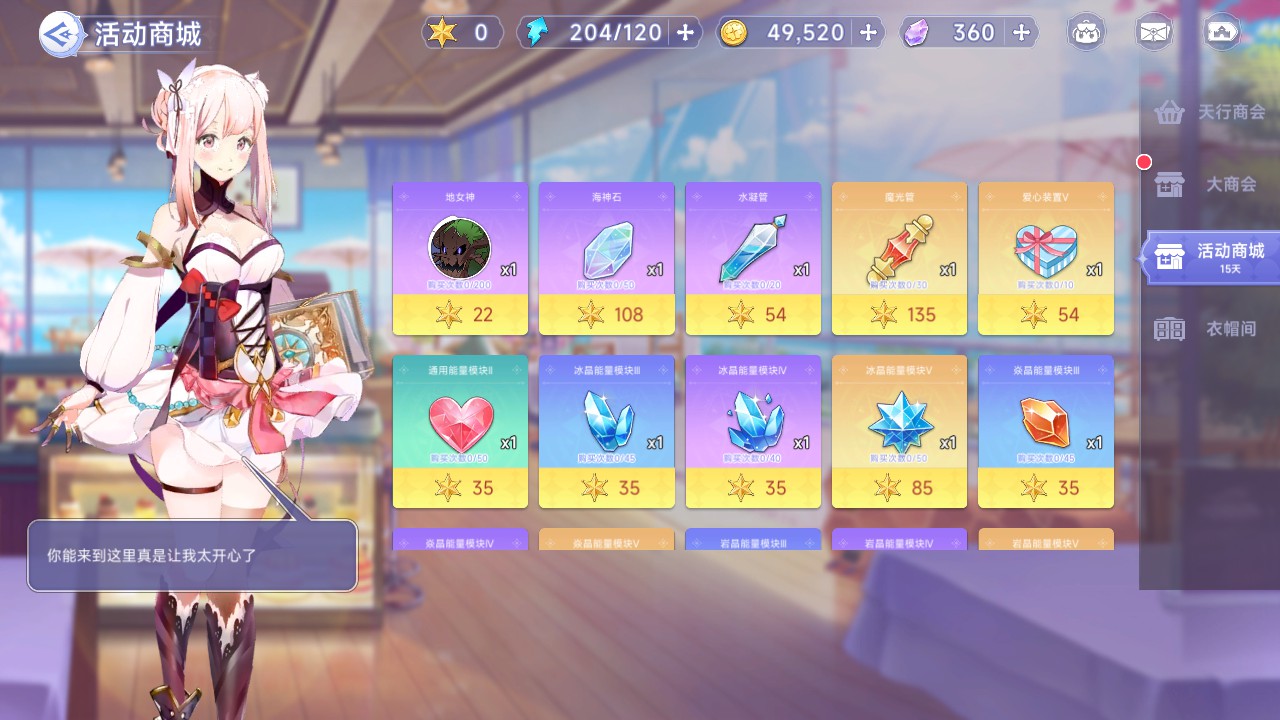
Task: Select the 魔光管 item costing 135
Action: (x=899, y=258)
